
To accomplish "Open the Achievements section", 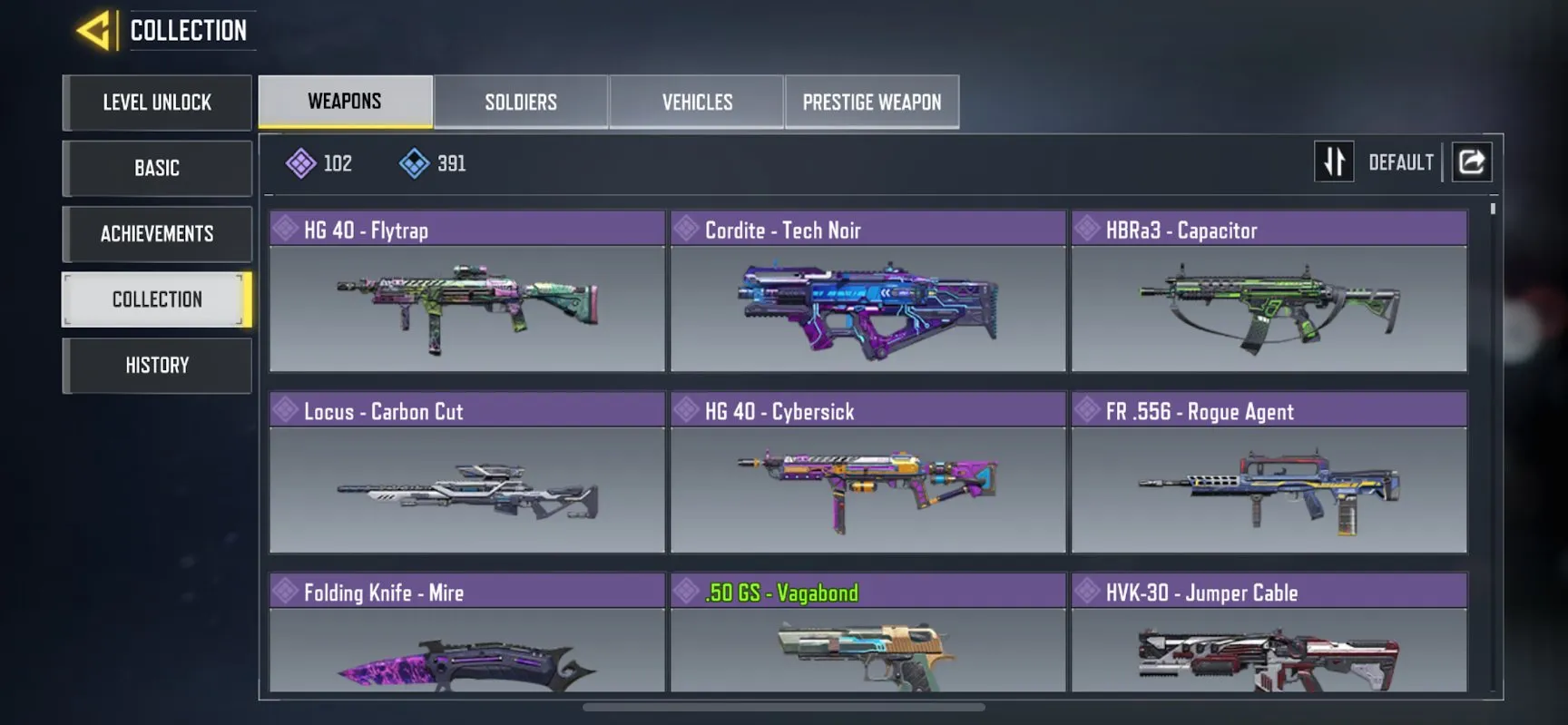I will [157, 234].
